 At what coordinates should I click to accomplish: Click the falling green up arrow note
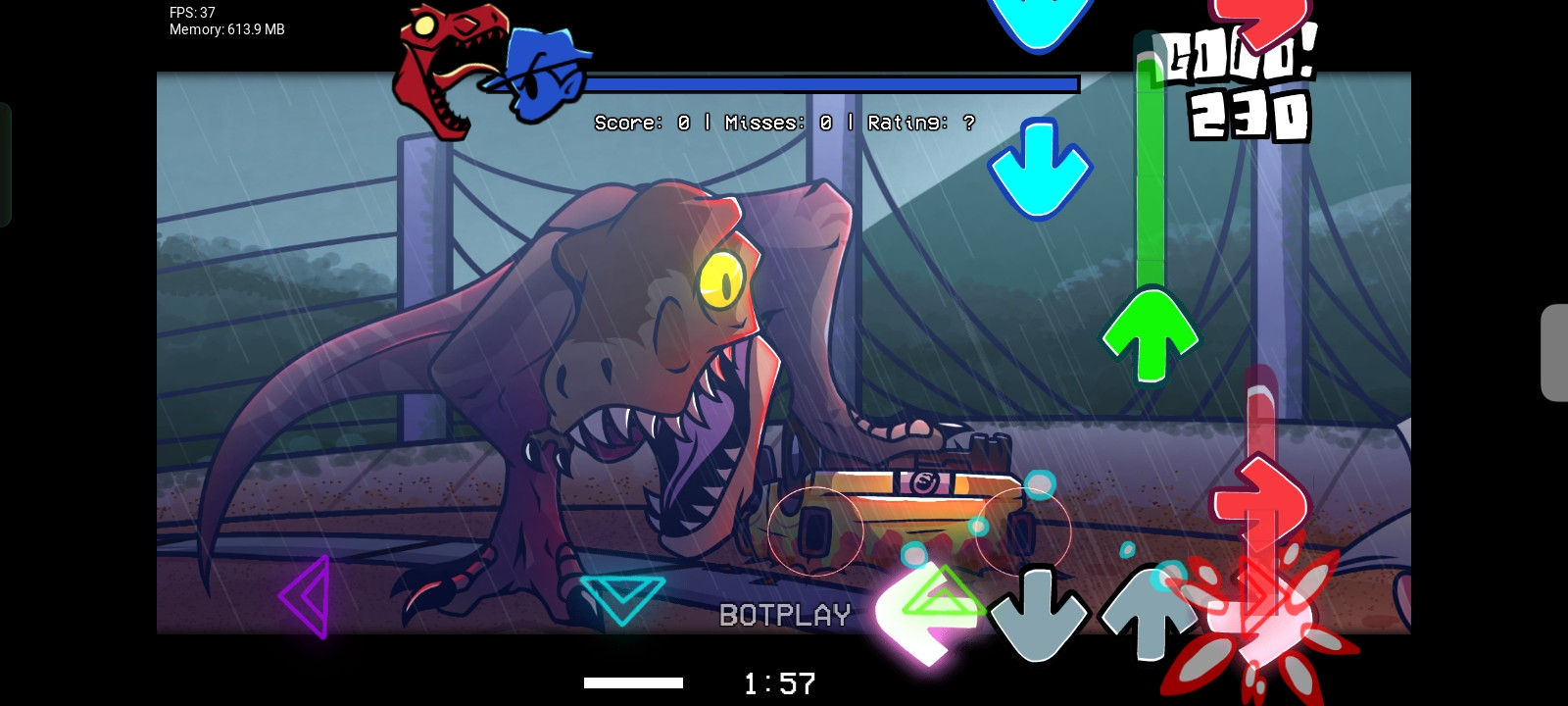pyautogui.click(x=1150, y=333)
